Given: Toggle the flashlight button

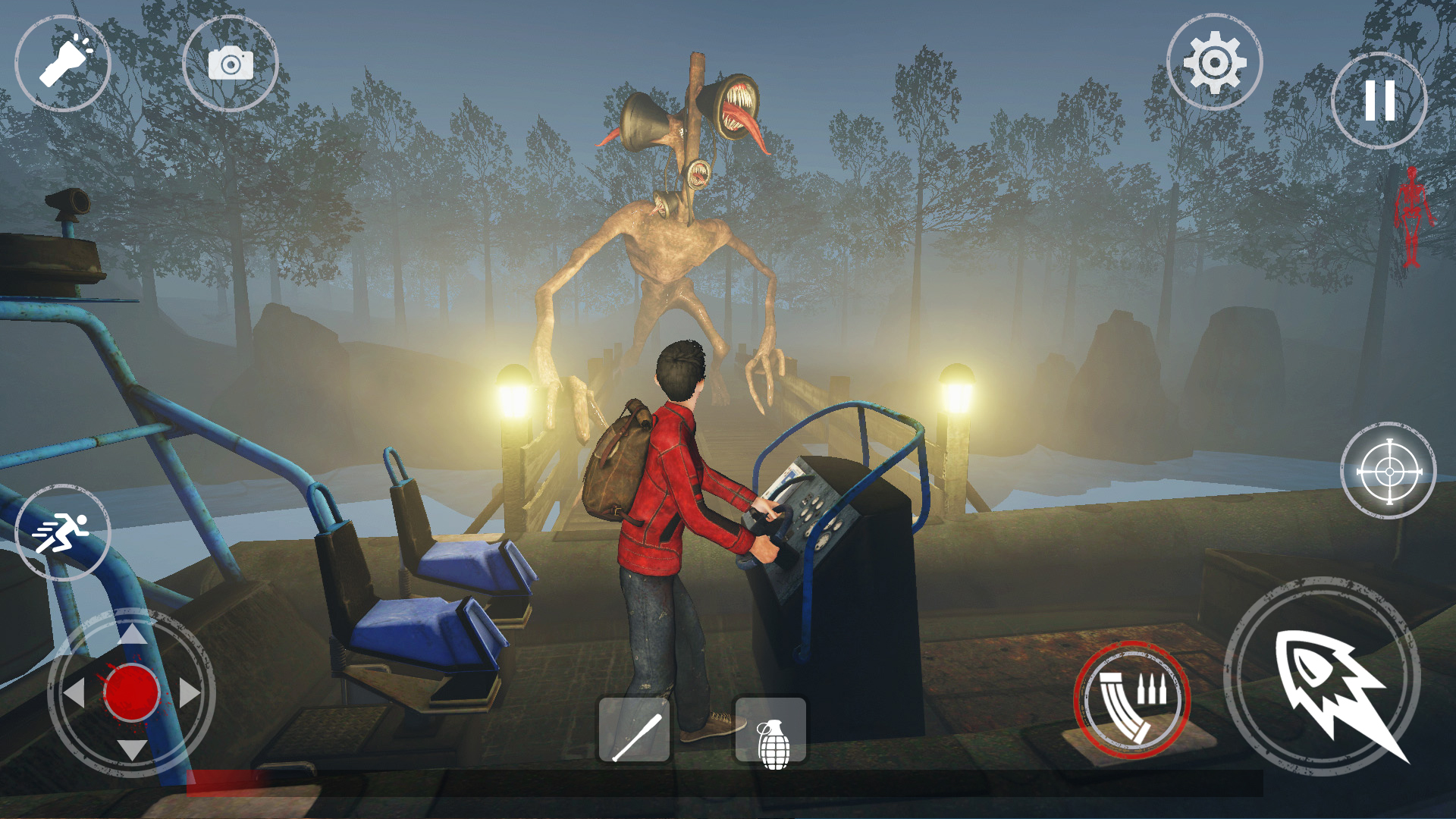Looking at the screenshot, I should click(x=63, y=64).
